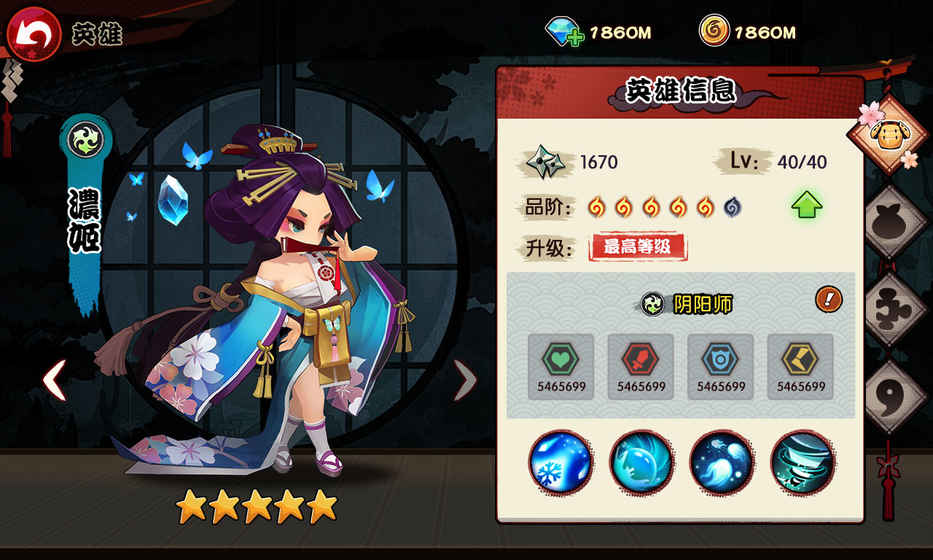Screen dimensions: 933x560
Task: Click the red max level button
Action: (x=637, y=246)
